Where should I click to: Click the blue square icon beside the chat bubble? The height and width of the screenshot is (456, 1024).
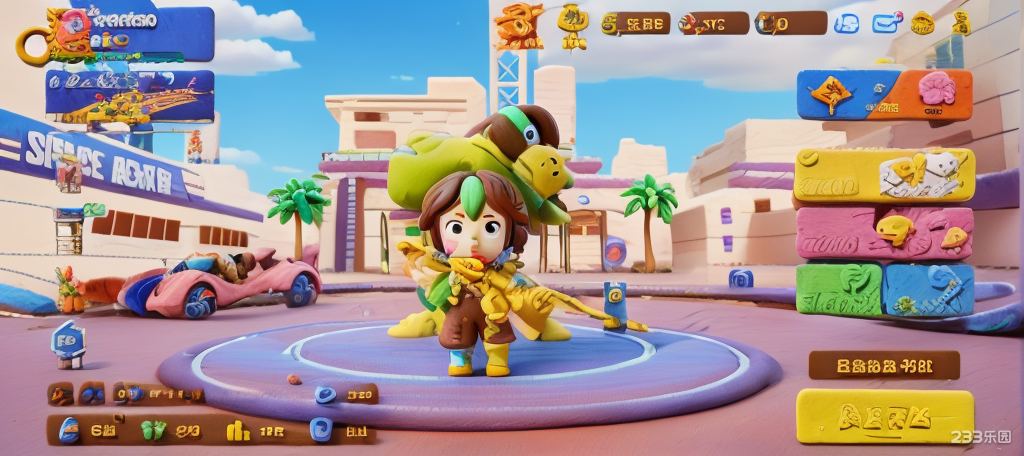click(x=846, y=23)
